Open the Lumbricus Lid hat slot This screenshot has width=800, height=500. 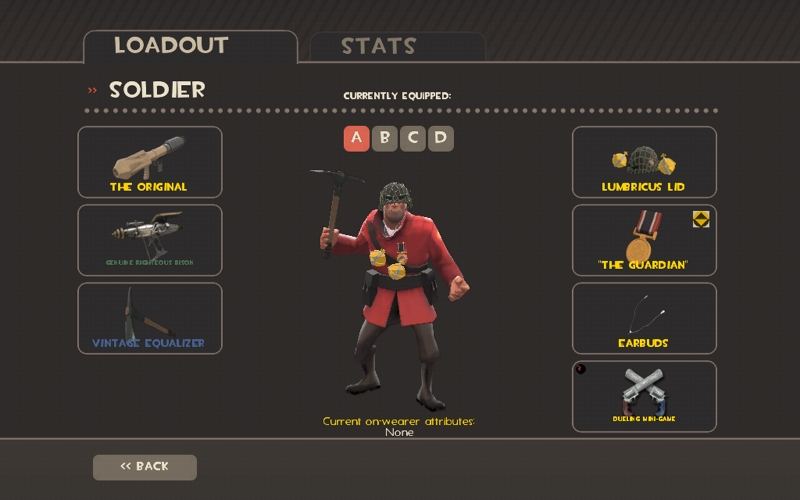(644, 162)
